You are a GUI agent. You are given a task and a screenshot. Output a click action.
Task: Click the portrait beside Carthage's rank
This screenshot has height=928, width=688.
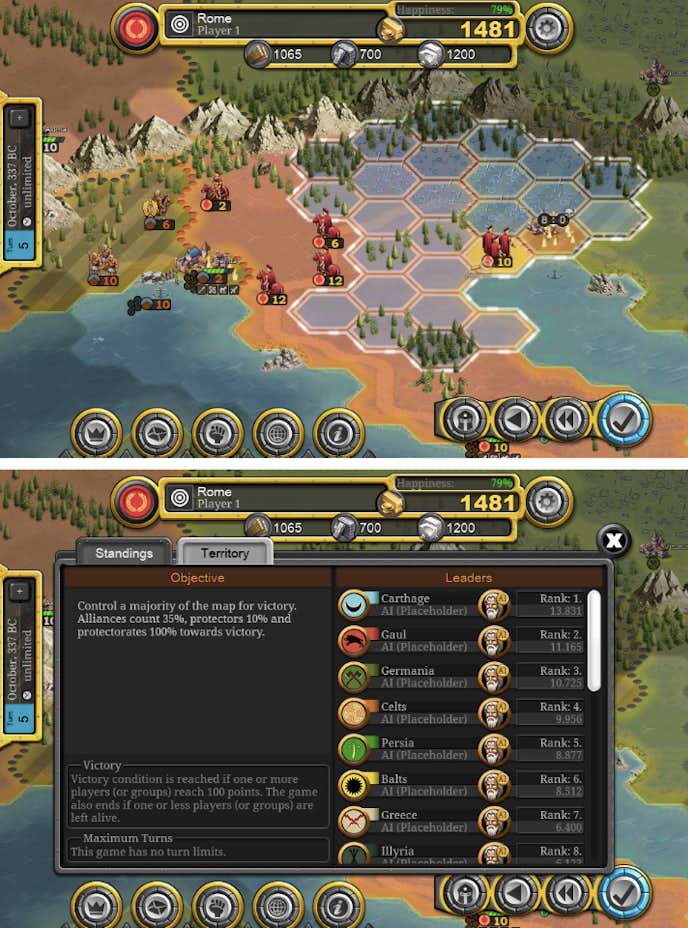click(x=493, y=605)
